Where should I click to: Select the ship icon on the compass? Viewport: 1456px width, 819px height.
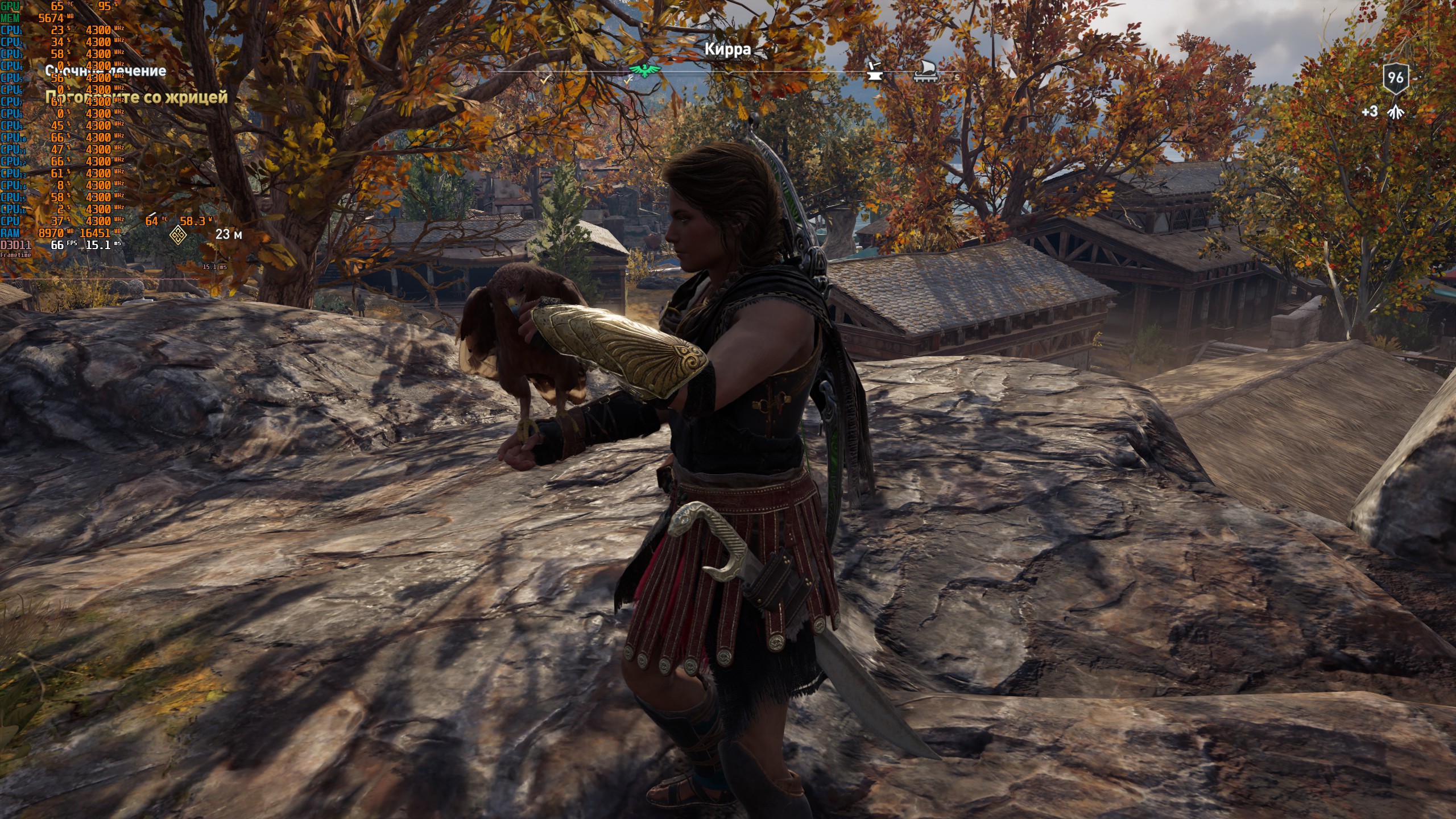pyautogui.click(x=925, y=72)
